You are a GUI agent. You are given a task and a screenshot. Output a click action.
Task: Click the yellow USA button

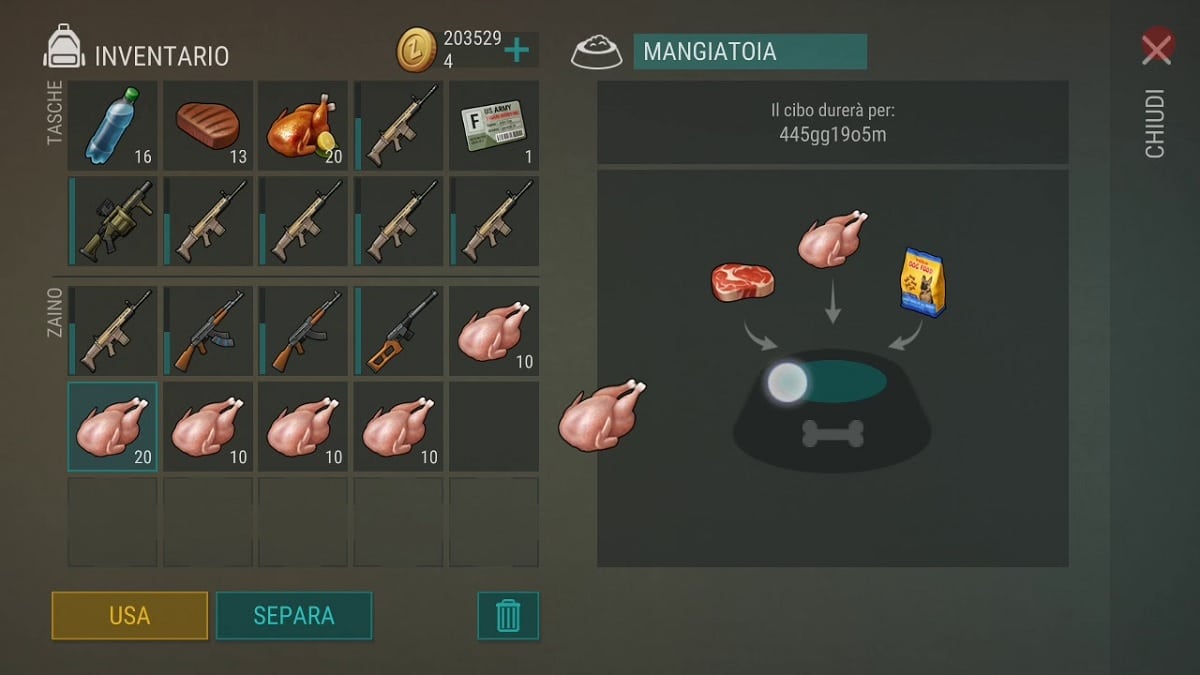coord(130,616)
